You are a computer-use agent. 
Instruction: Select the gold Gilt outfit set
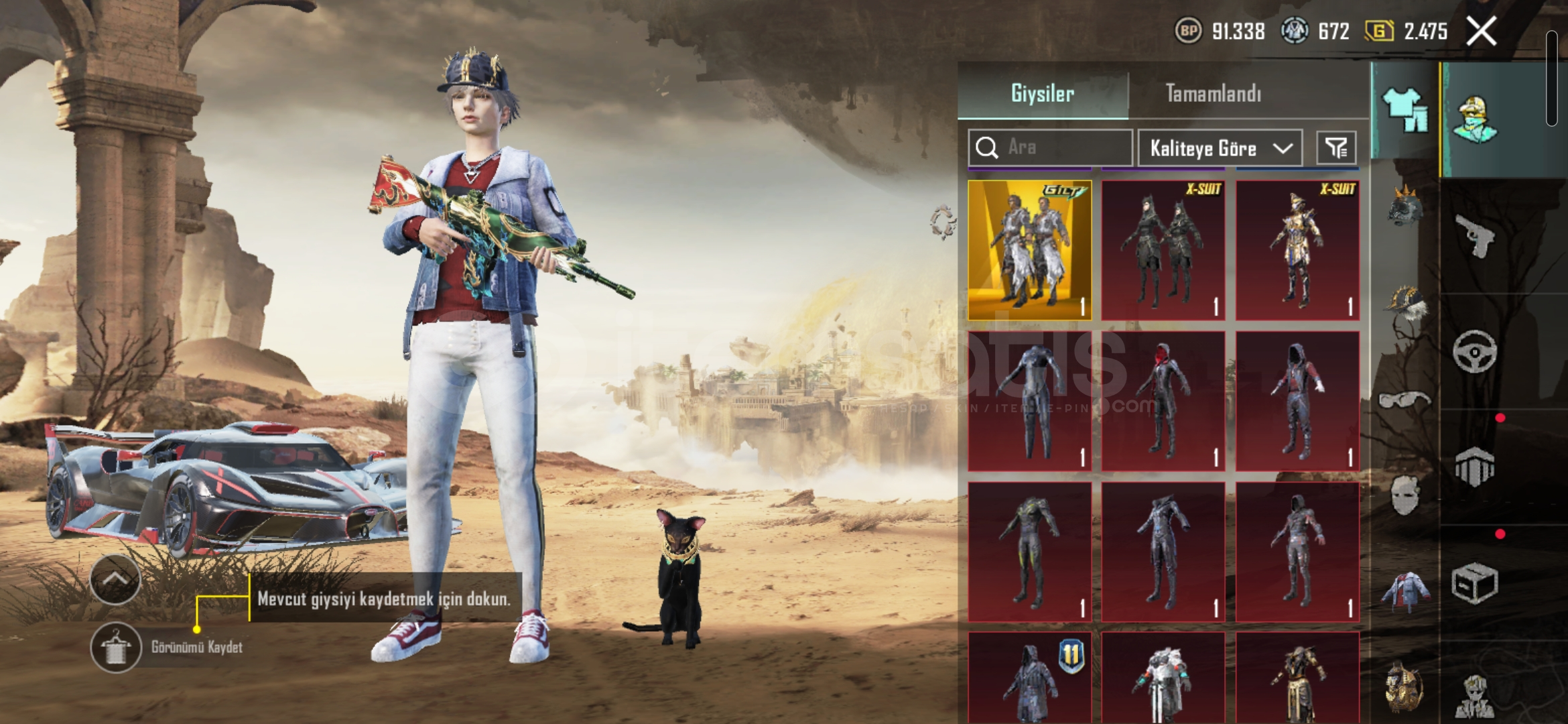1029,249
